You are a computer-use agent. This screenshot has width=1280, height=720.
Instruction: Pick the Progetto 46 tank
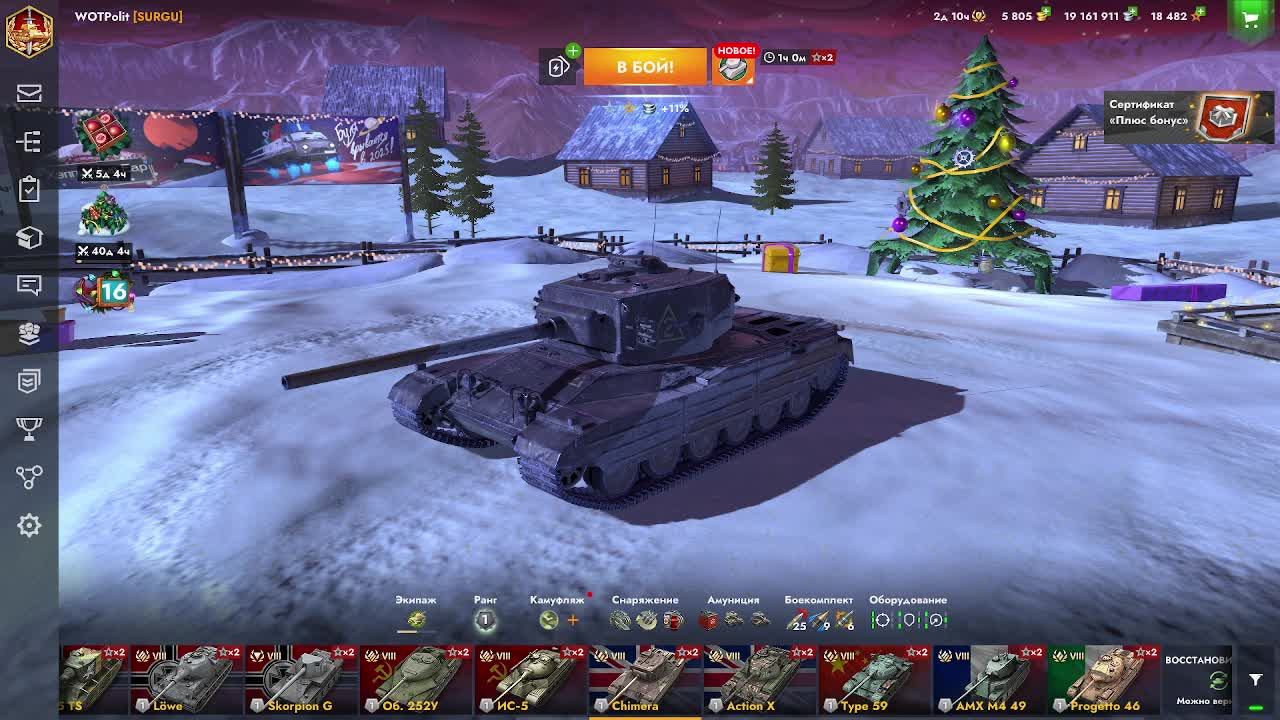pyautogui.click(x=1103, y=679)
